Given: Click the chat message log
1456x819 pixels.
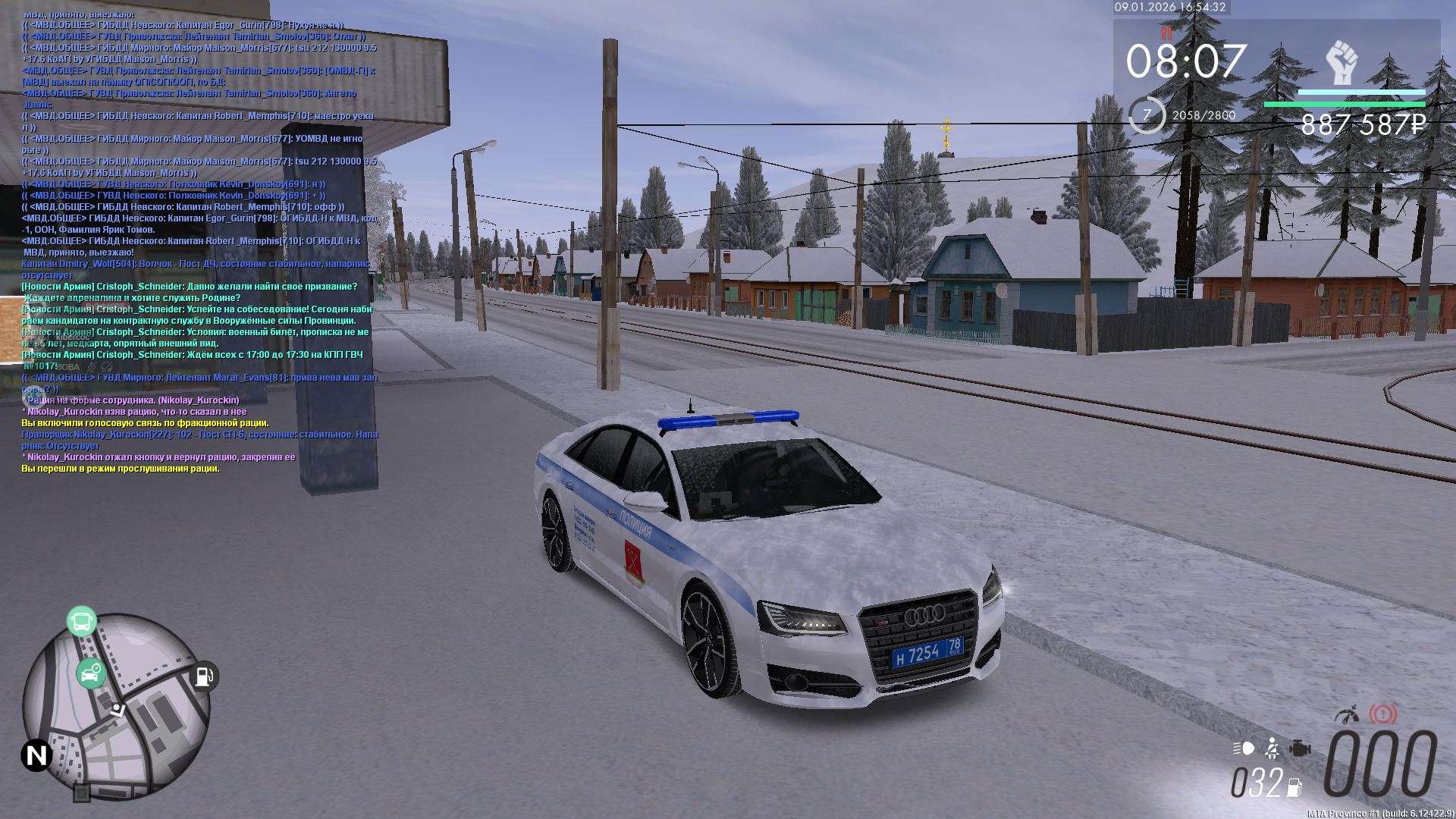Looking at the screenshot, I should pyautogui.click(x=199, y=241).
